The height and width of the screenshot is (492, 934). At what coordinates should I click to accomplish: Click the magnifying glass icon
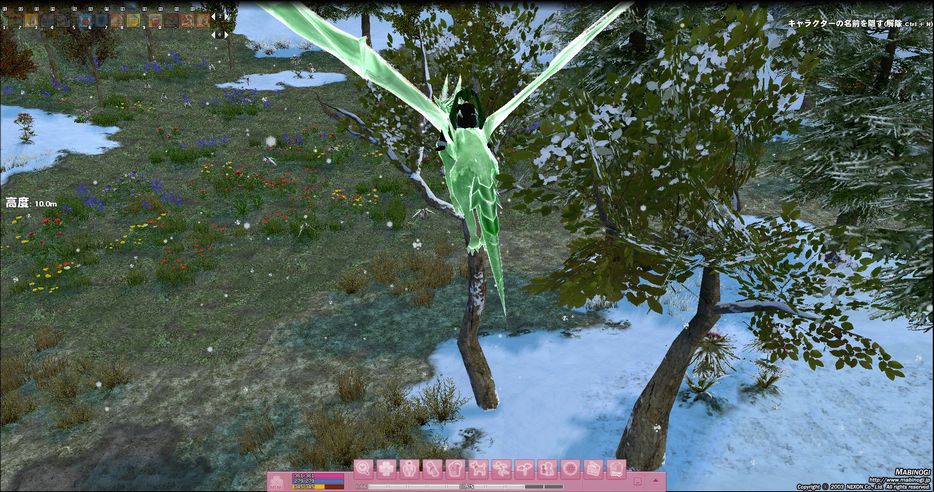pyautogui.click(x=363, y=468)
